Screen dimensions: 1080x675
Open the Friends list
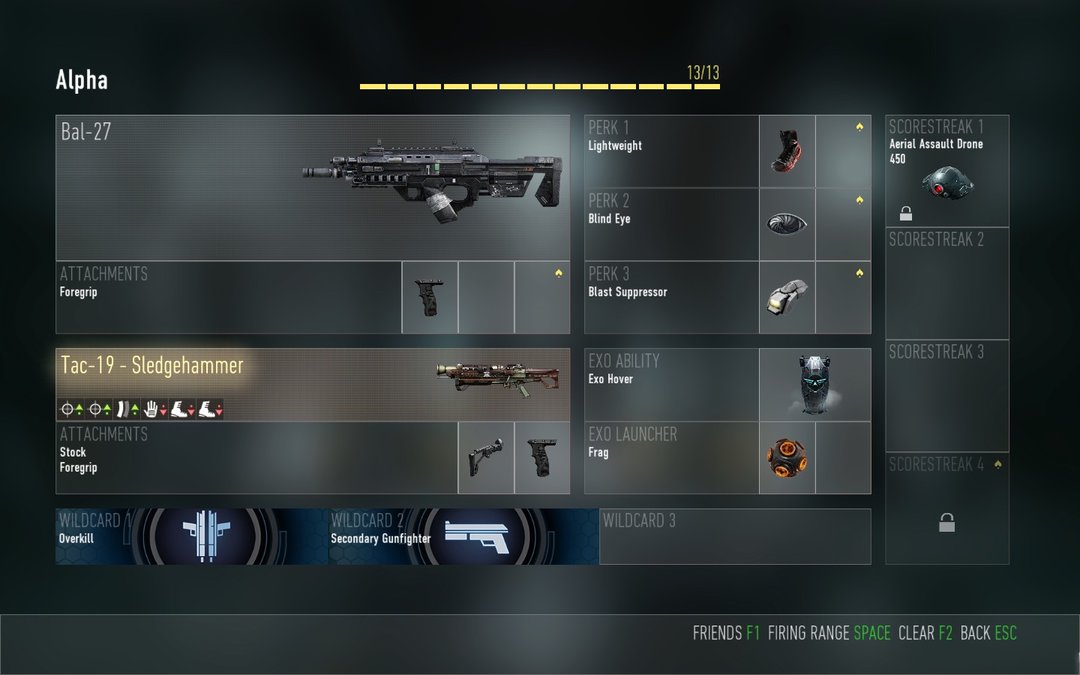point(726,633)
